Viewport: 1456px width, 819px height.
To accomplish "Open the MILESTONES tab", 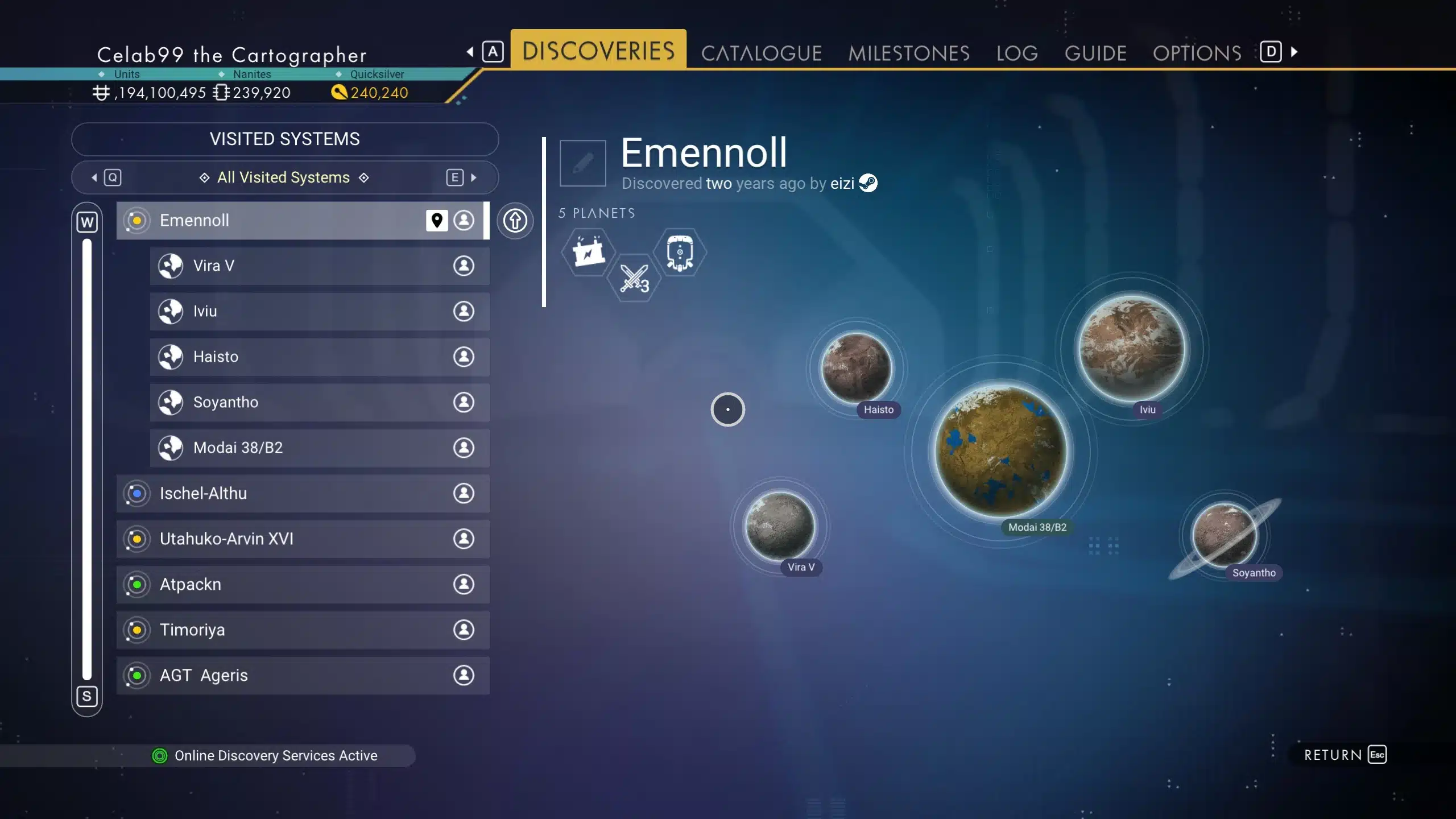I will coord(908,52).
